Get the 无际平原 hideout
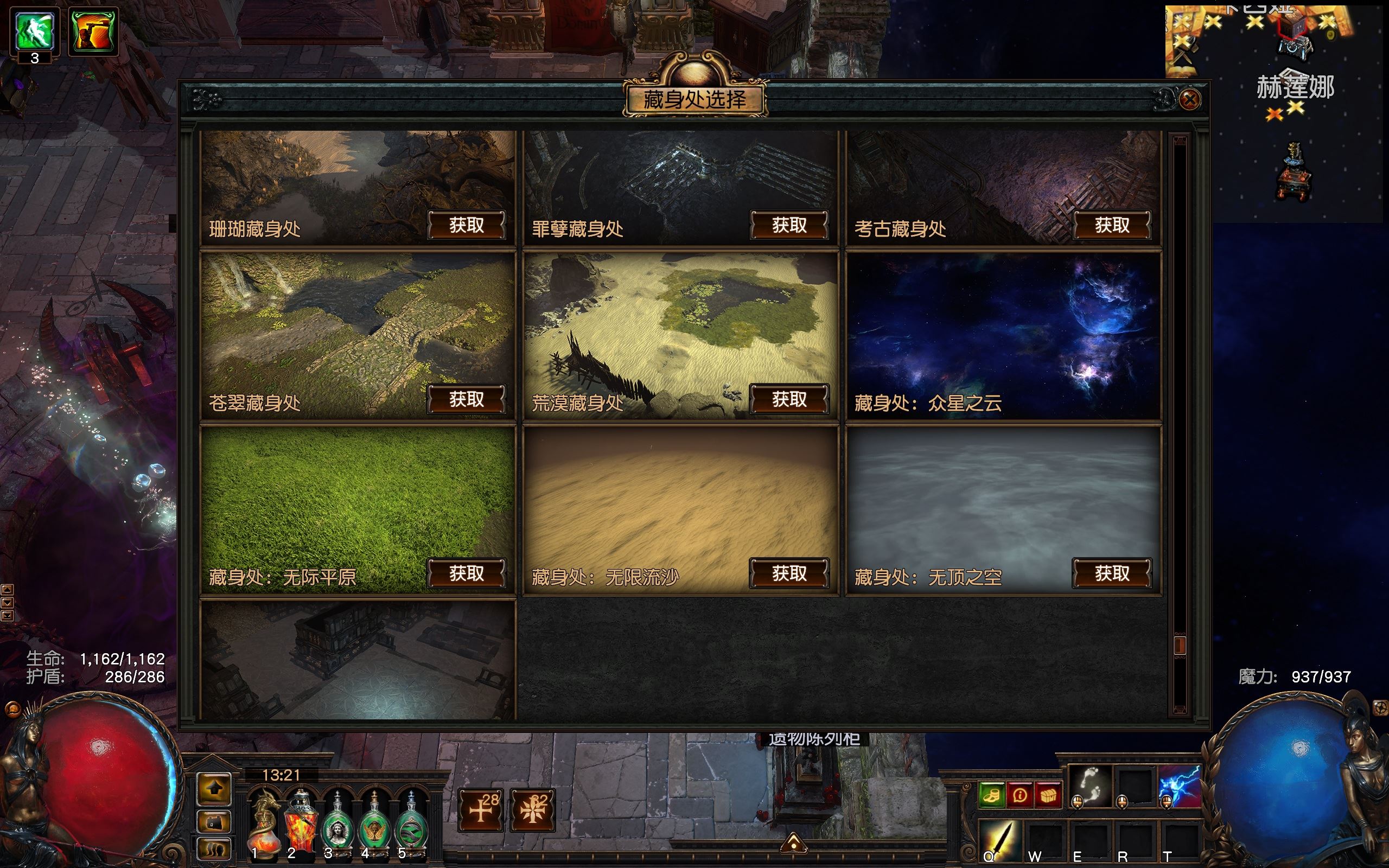1389x868 pixels. (x=466, y=573)
